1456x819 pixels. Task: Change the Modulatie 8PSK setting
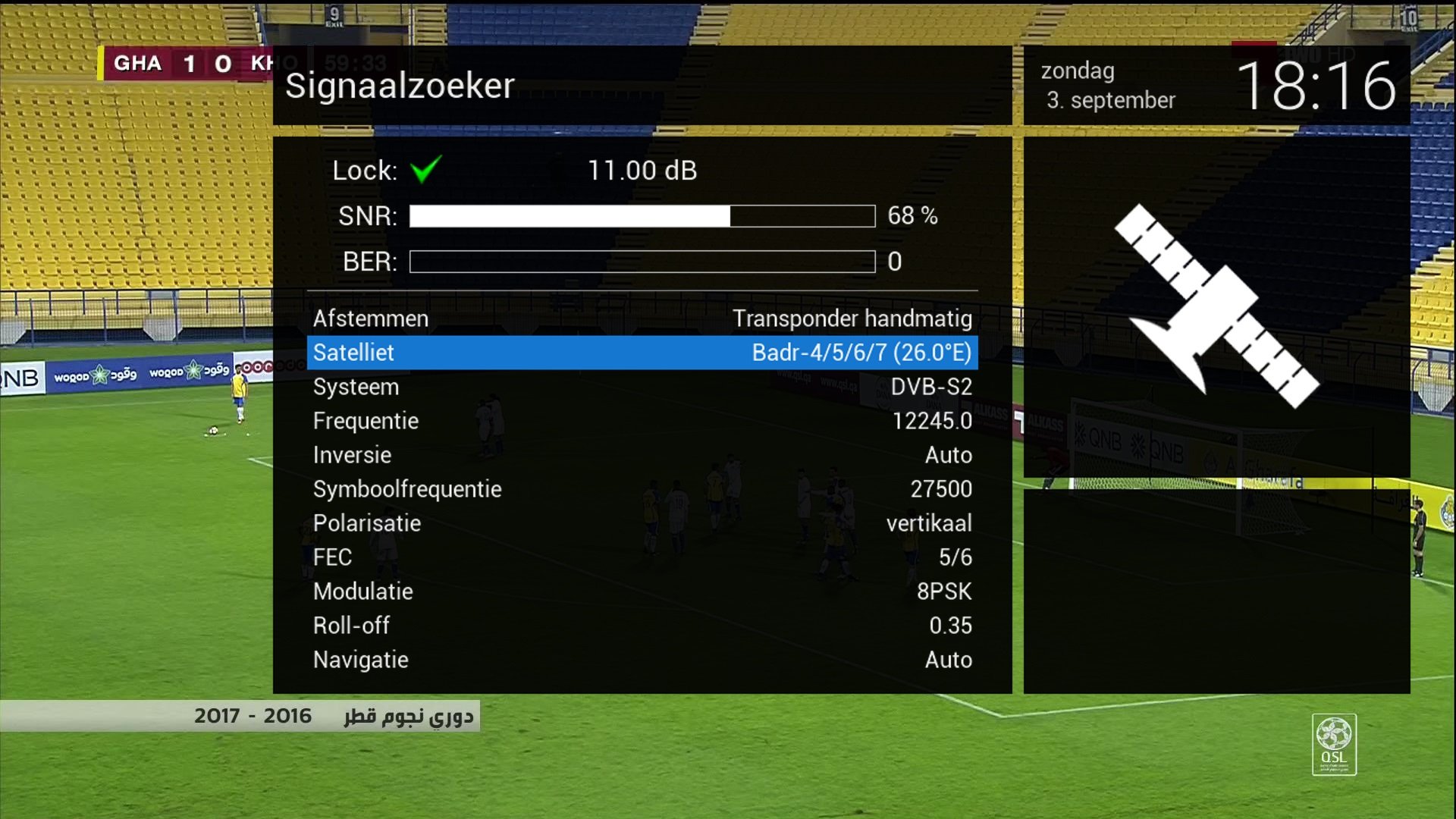(x=642, y=591)
